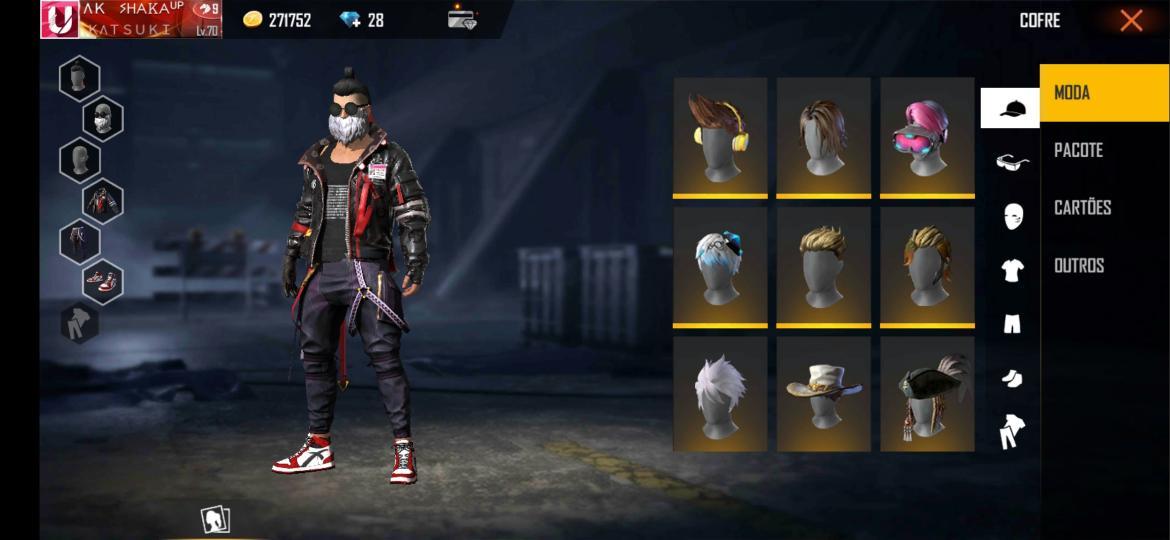Select the pink hair with goggles
The height and width of the screenshot is (540, 1170).
click(927, 137)
